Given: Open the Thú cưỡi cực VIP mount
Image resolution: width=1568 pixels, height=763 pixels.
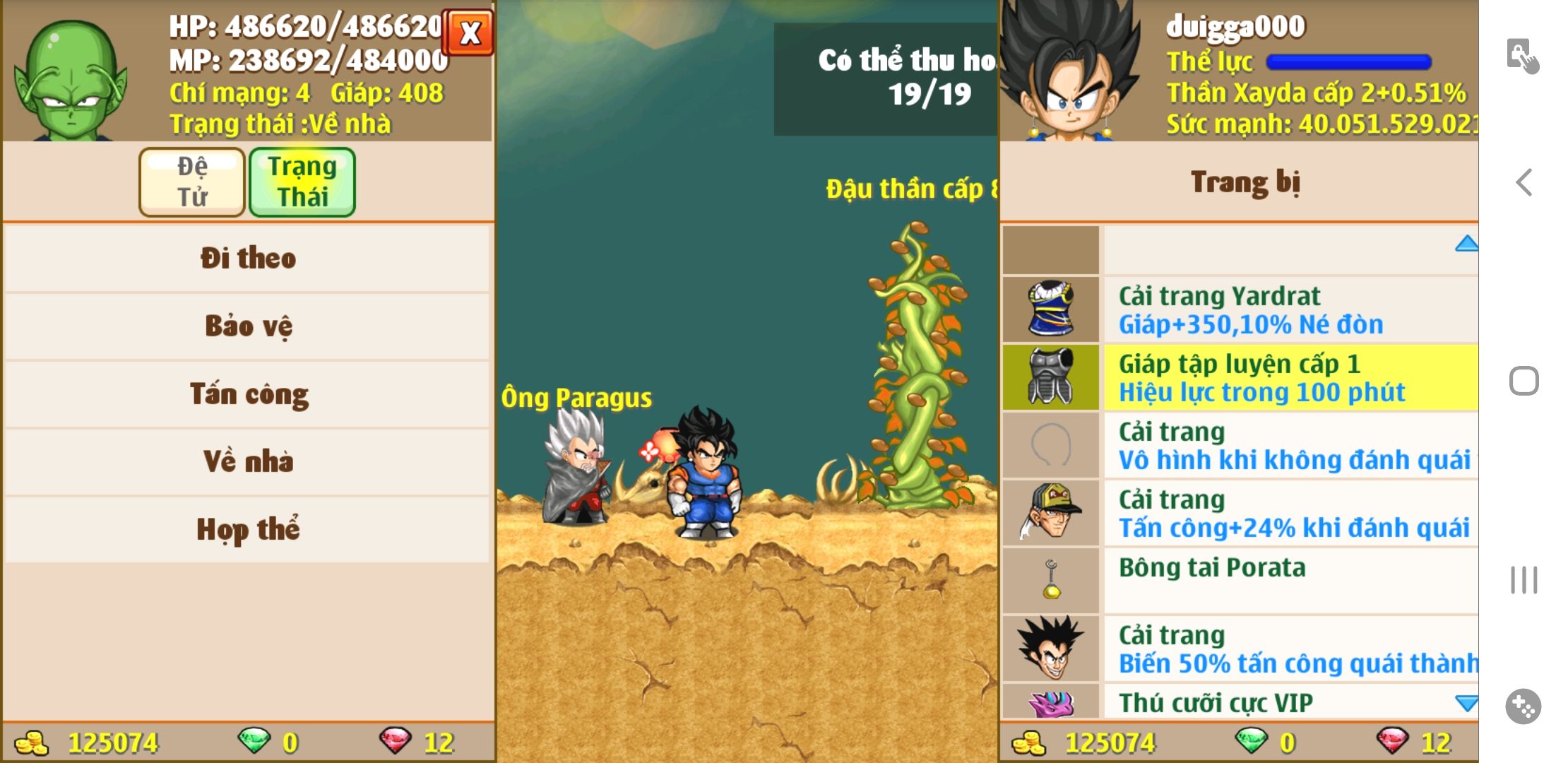Looking at the screenshot, I should tap(1240, 702).
